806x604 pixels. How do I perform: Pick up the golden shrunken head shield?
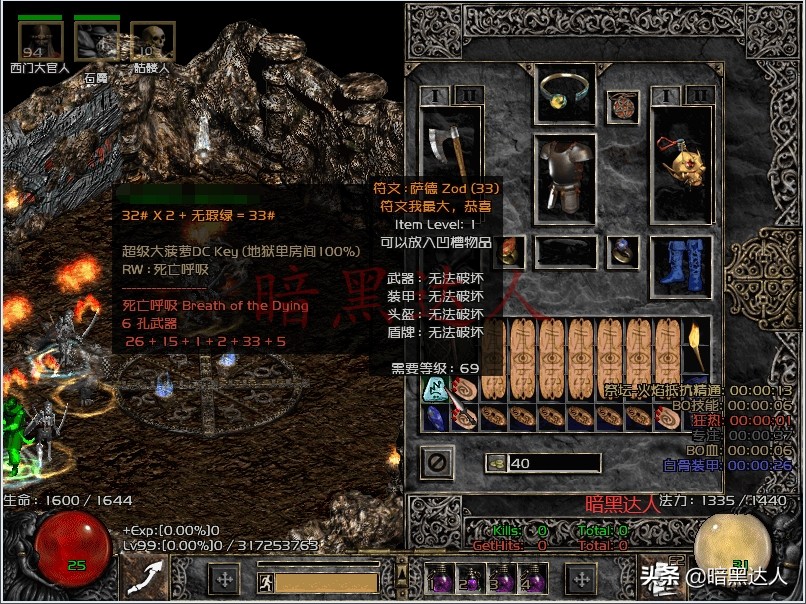point(681,158)
